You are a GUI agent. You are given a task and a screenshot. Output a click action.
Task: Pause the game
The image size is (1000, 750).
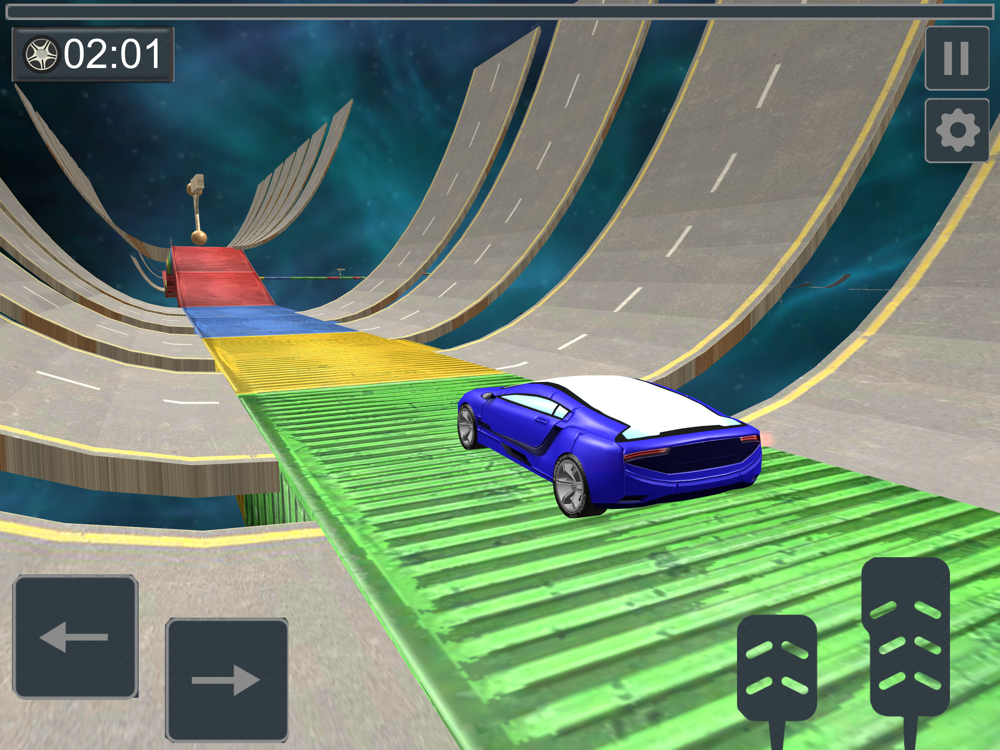[956, 59]
